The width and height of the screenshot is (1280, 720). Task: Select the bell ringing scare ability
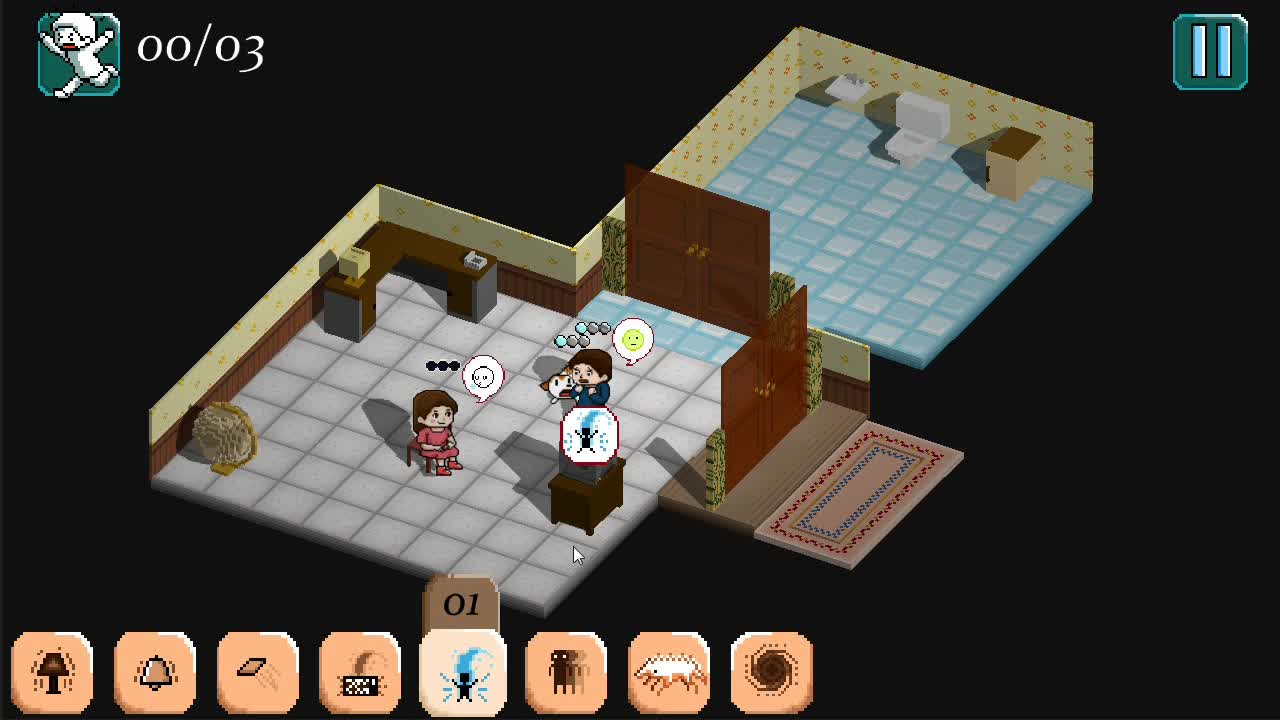(155, 670)
